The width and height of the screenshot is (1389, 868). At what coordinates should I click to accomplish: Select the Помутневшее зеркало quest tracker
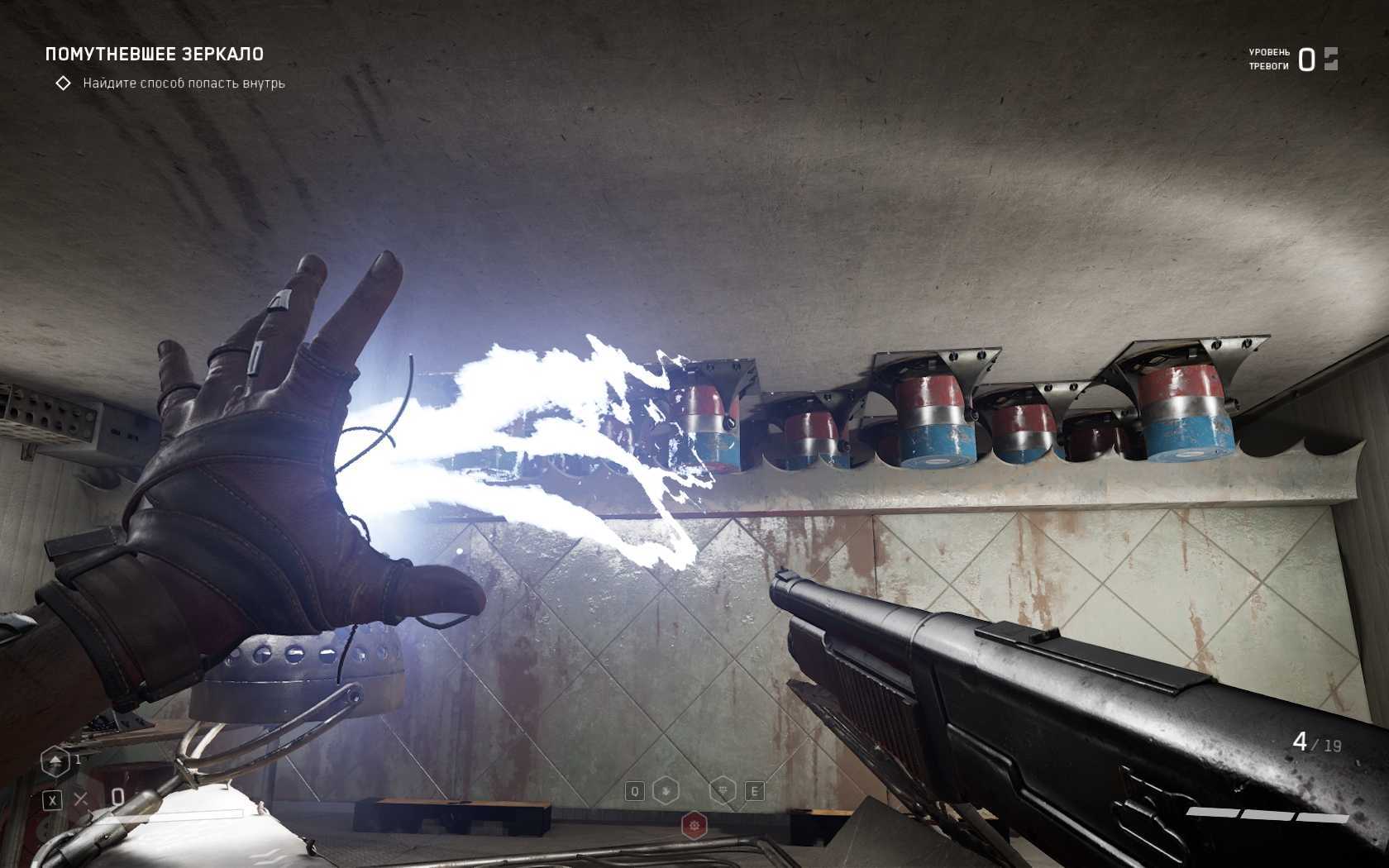[155, 55]
